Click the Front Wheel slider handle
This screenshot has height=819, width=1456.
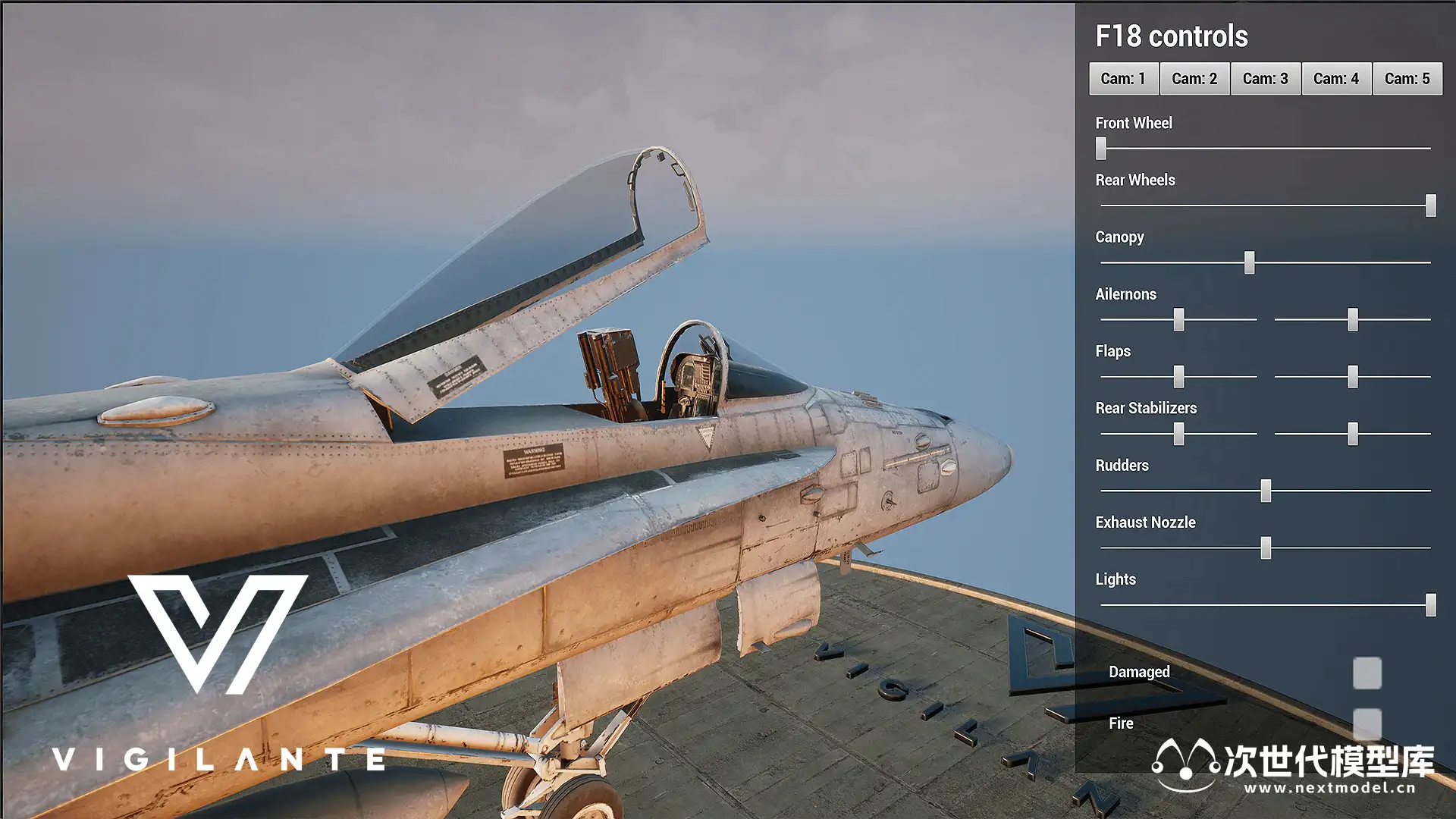coord(1101,149)
